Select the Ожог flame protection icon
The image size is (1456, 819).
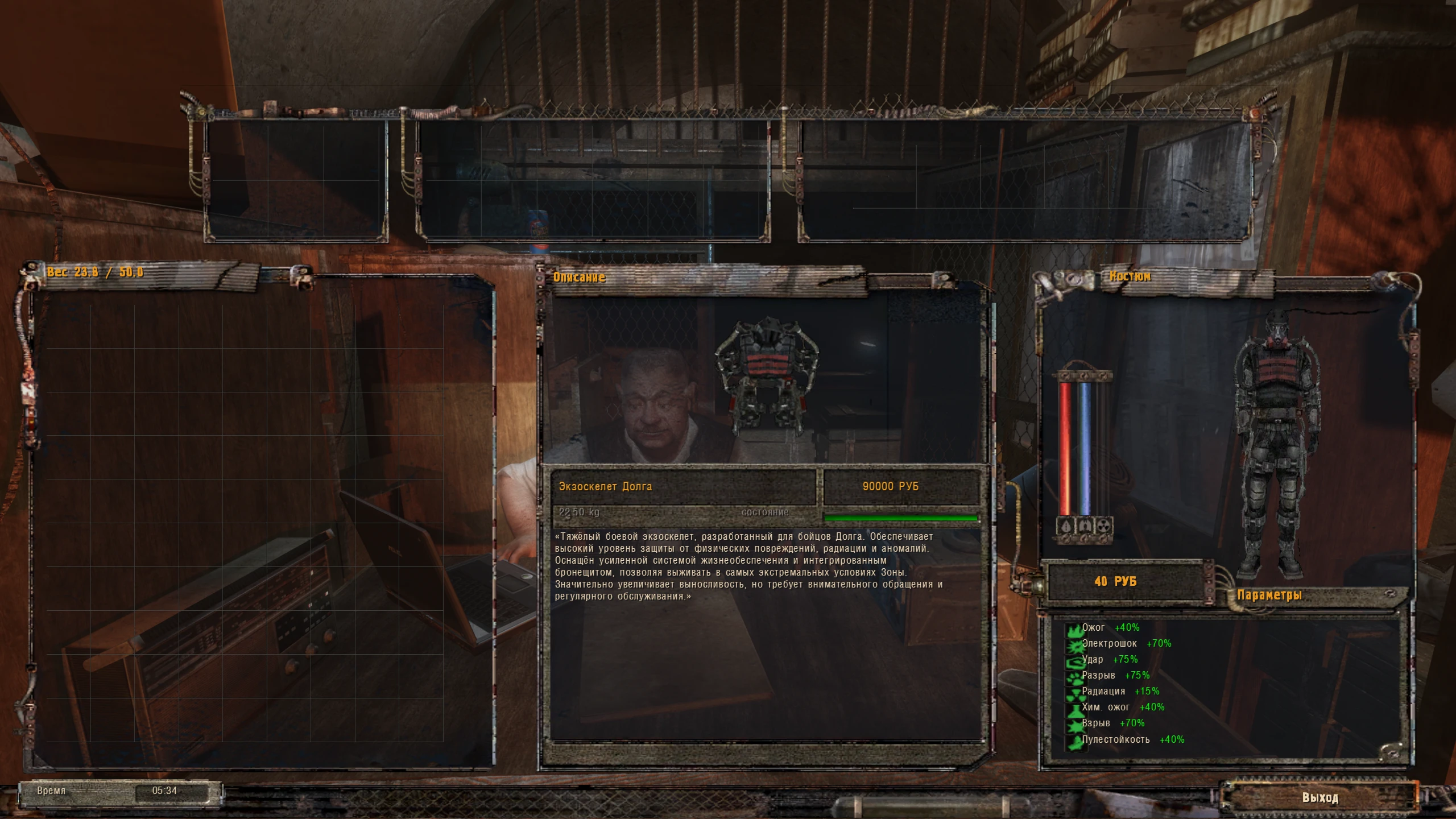1077,630
